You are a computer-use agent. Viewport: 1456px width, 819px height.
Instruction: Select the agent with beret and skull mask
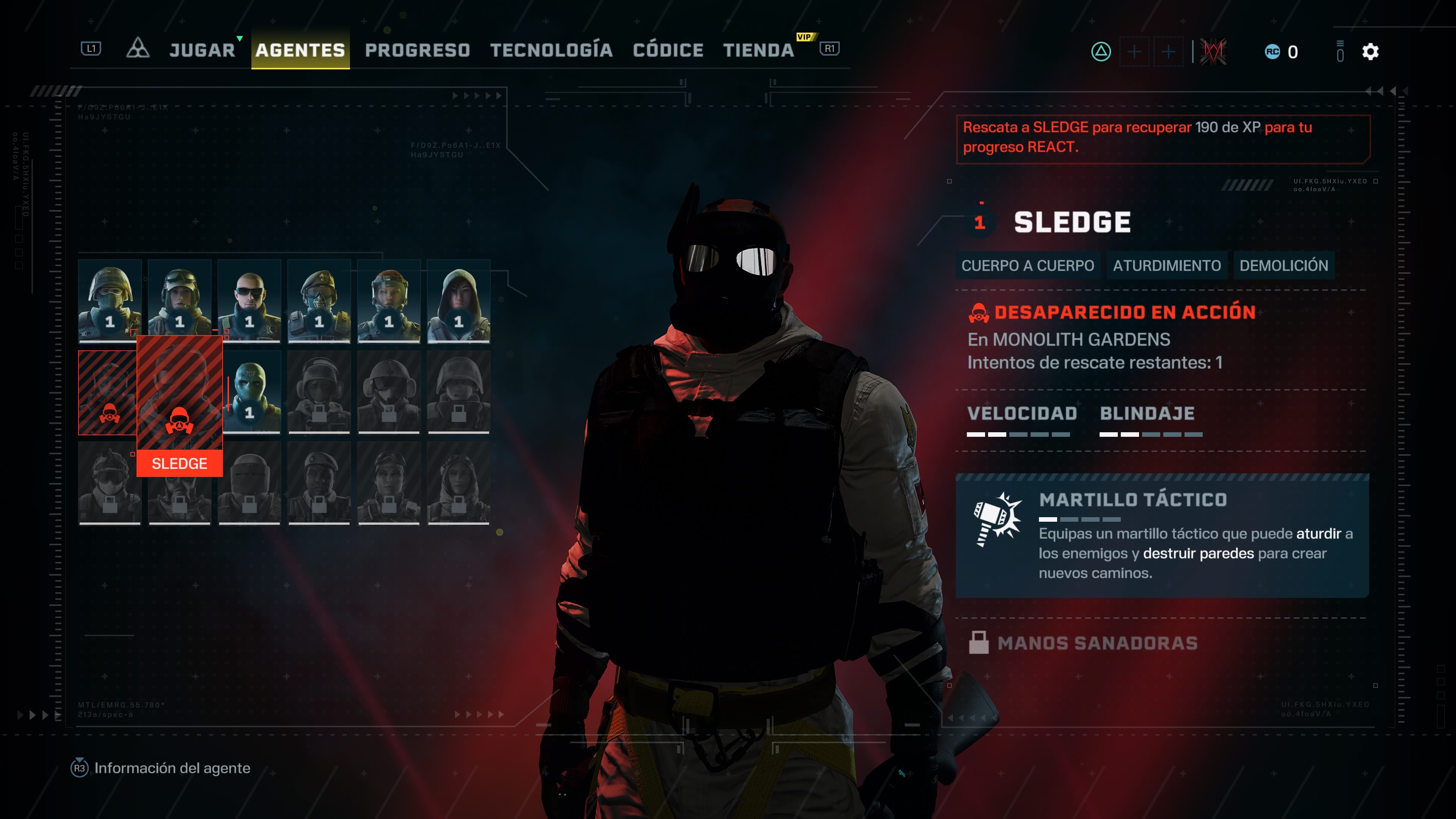point(319,301)
